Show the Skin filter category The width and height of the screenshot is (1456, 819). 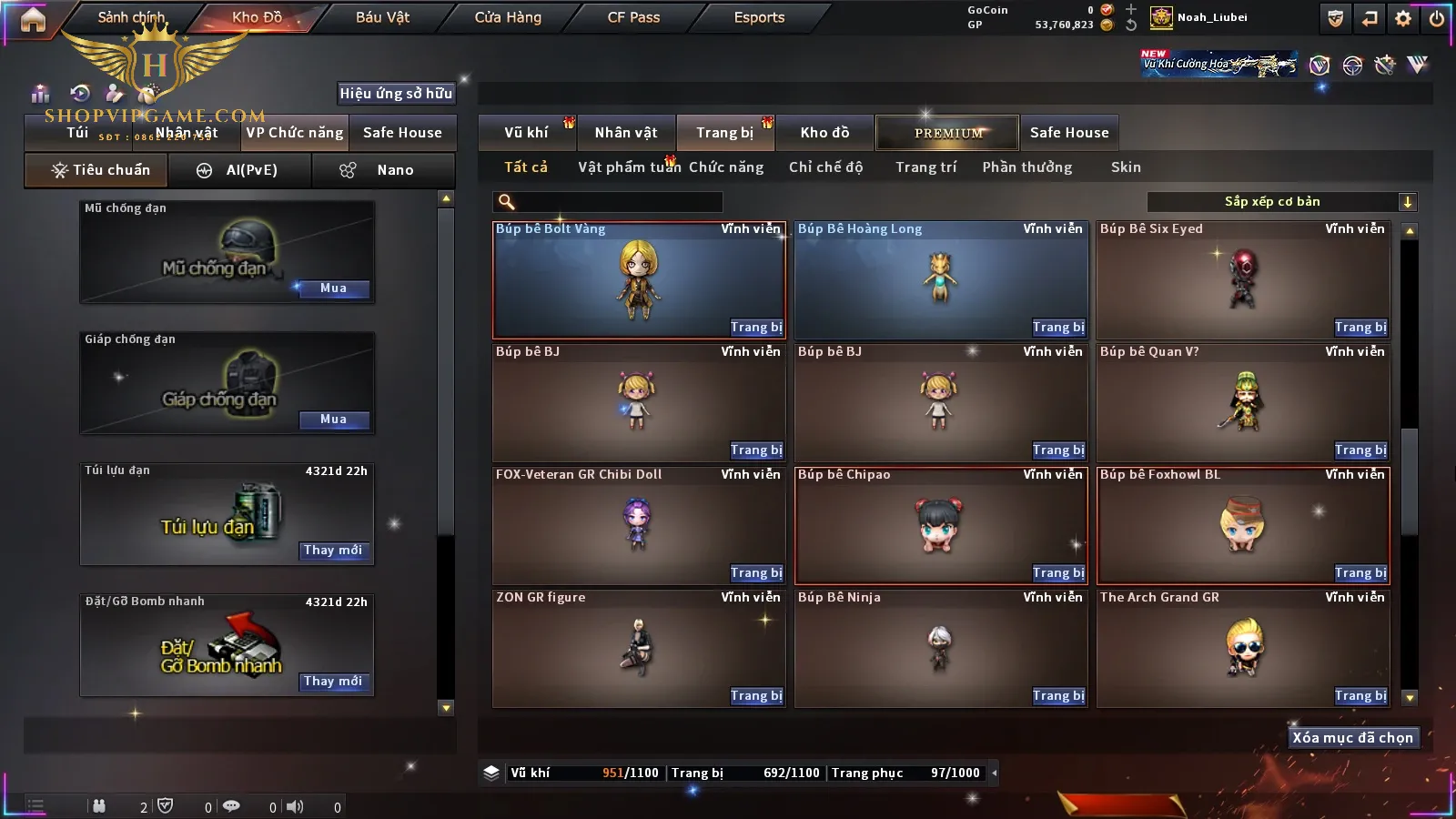tap(1126, 167)
